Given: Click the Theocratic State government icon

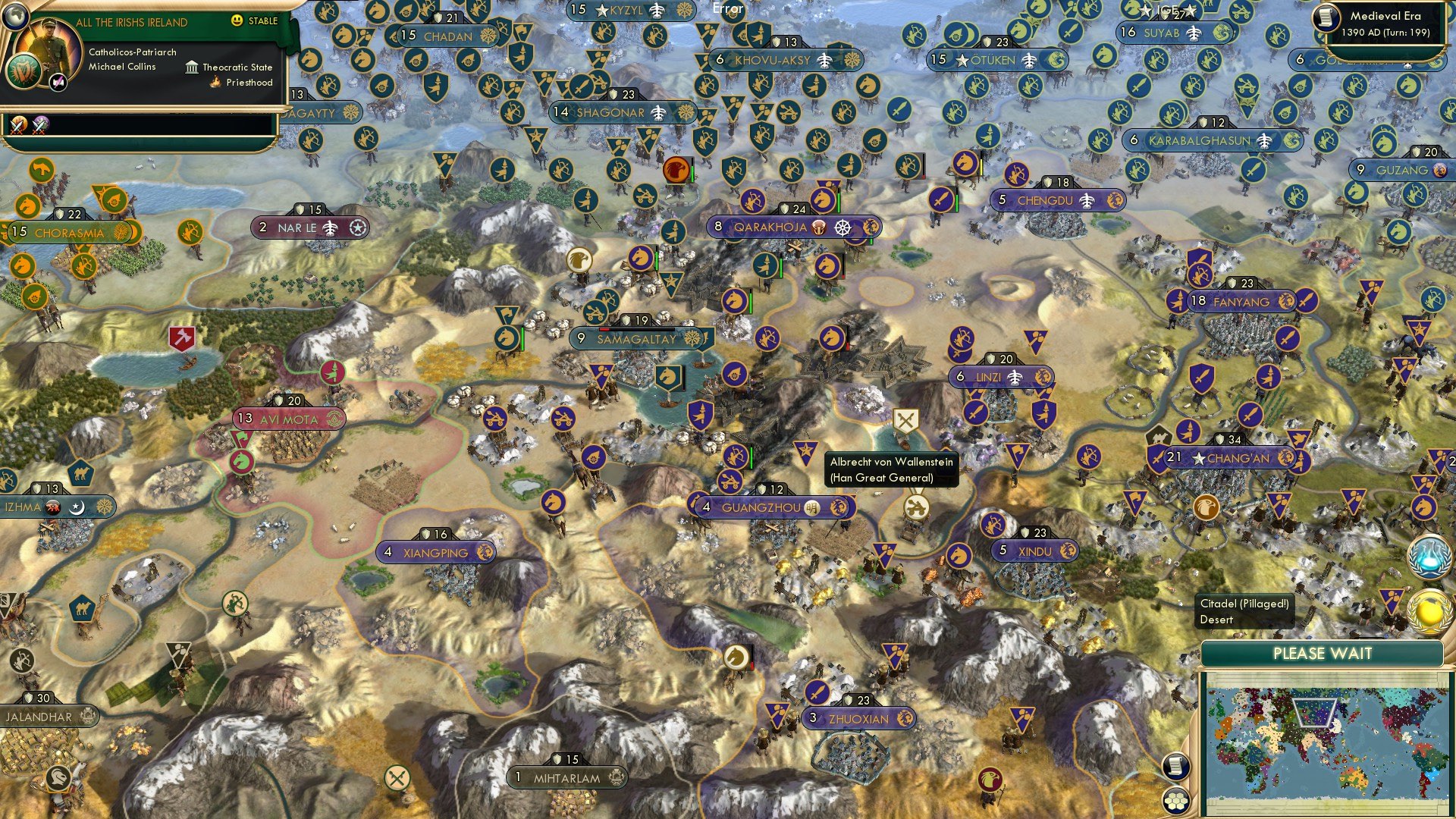Looking at the screenshot, I should pos(193,67).
